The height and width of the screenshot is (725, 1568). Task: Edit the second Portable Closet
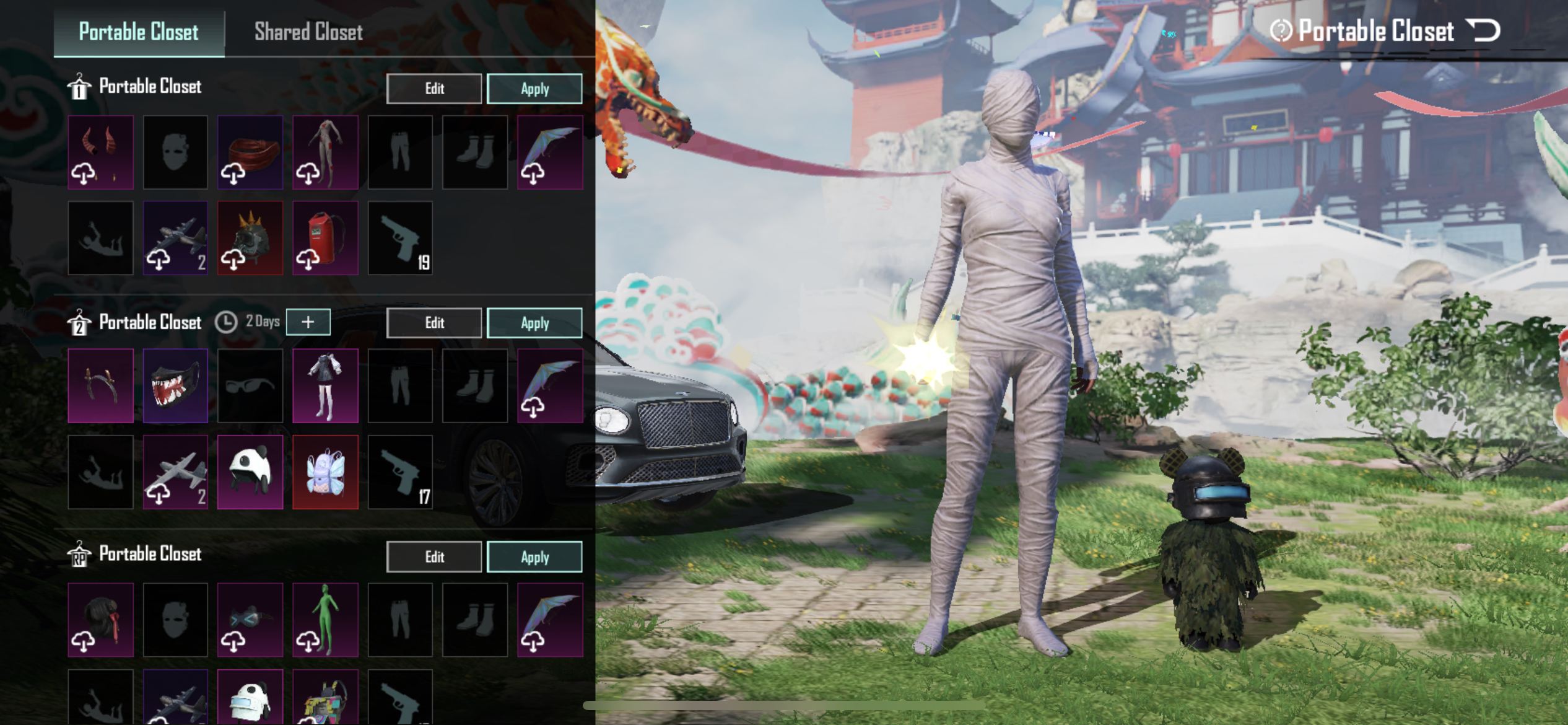(434, 323)
